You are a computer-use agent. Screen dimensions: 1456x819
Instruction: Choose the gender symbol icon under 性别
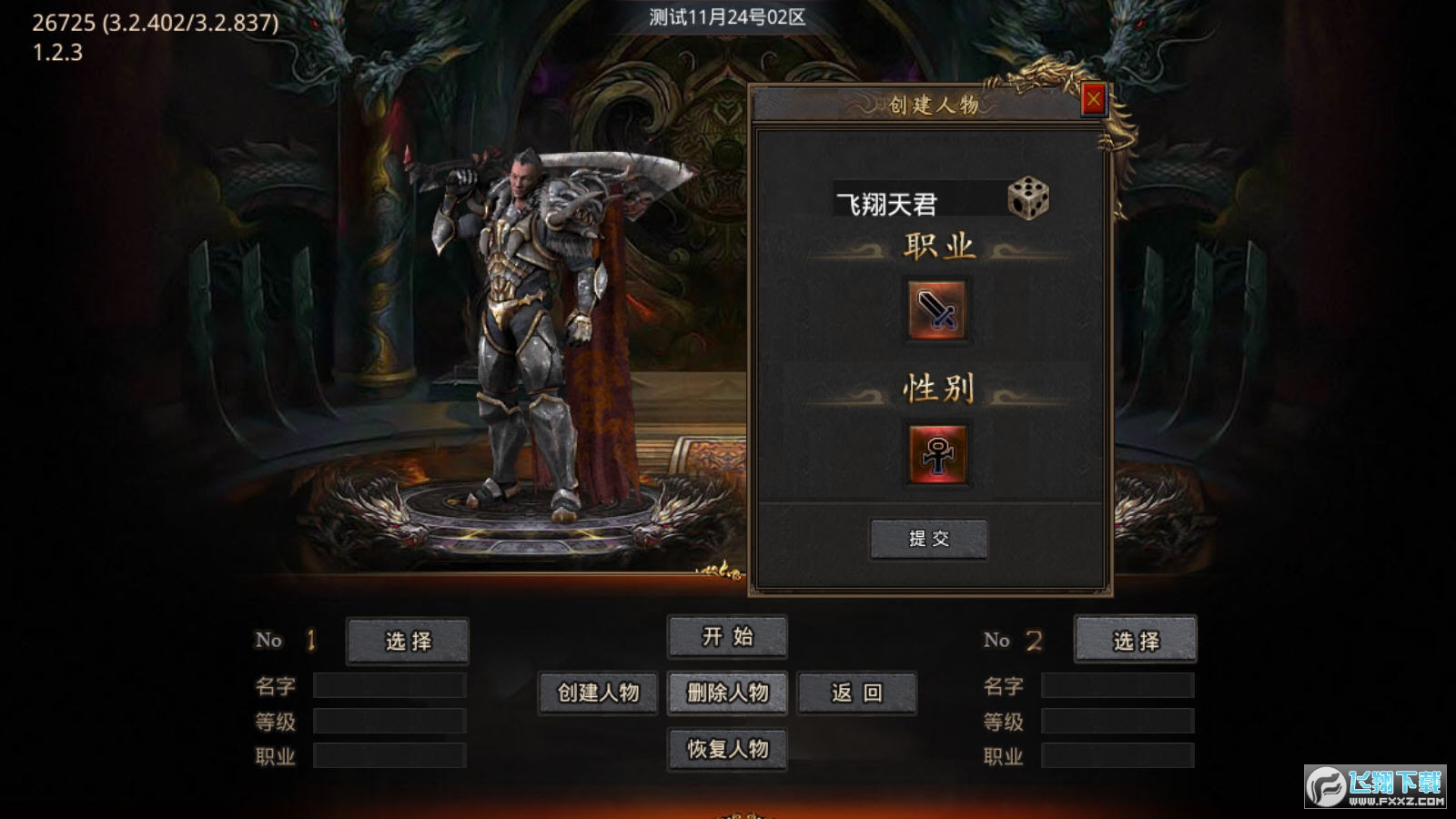(x=936, y=453)
